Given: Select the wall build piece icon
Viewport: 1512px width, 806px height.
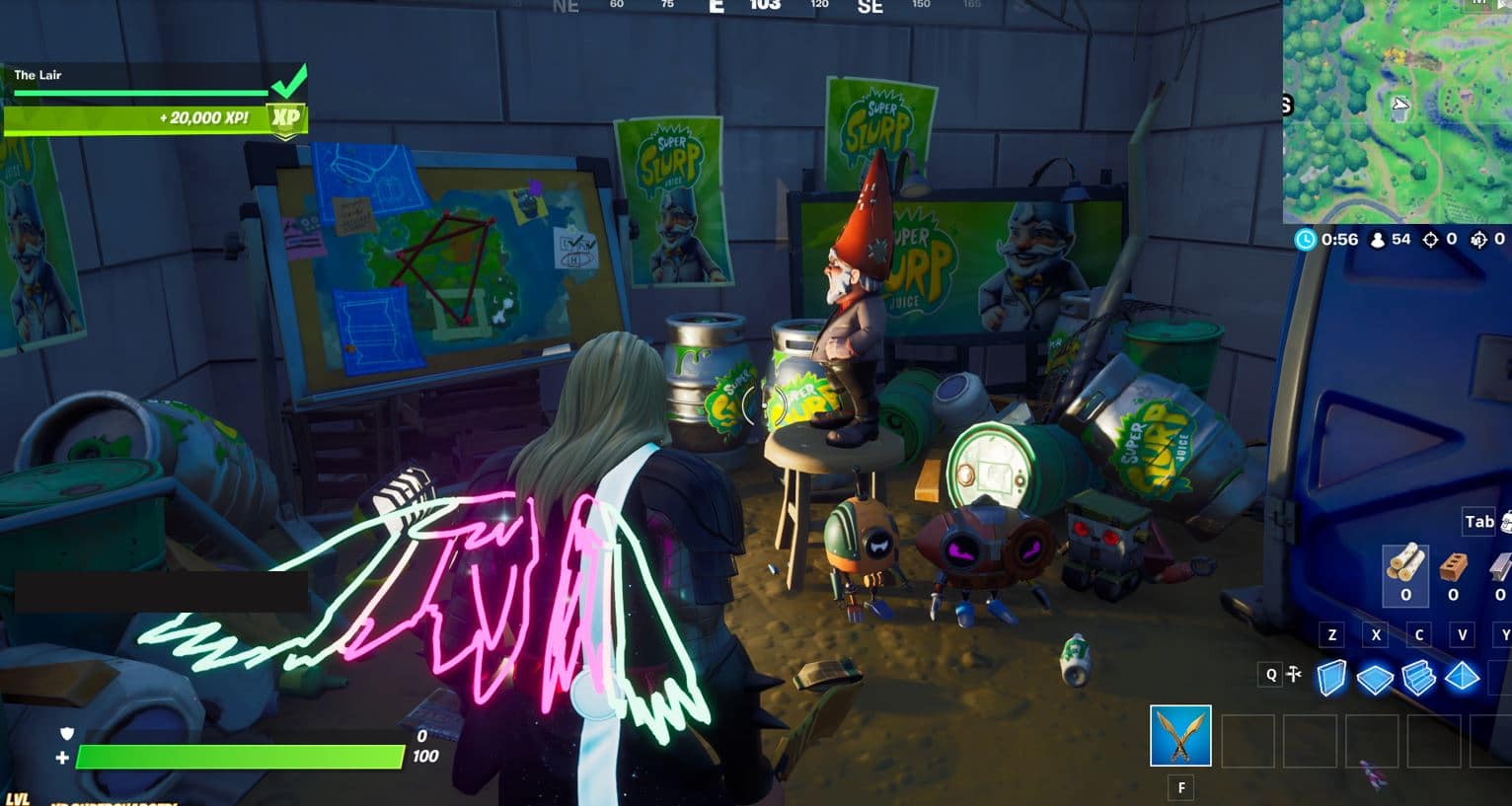Looking at the screenshot, I should 1331,679.
